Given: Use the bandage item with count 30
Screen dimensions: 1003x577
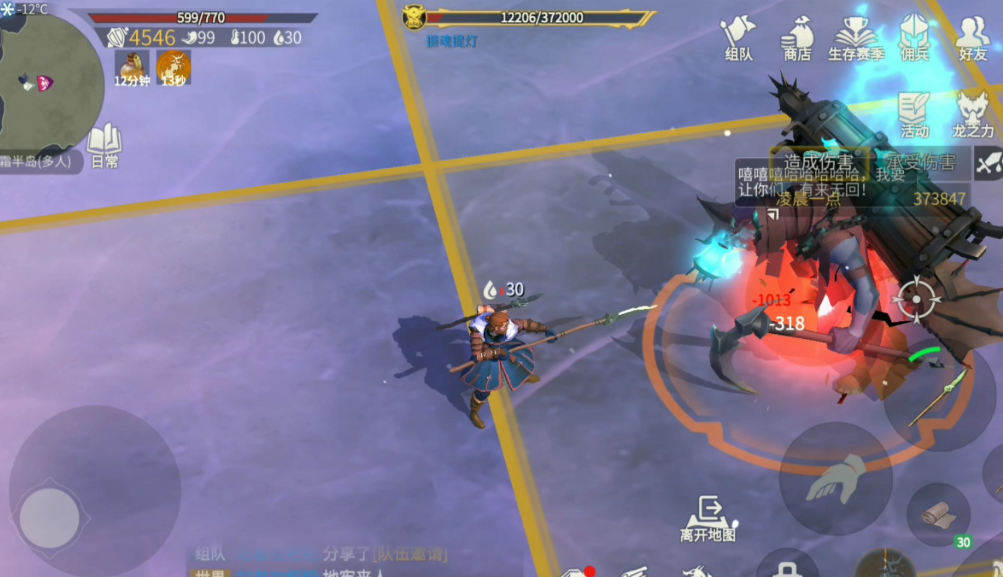Looking at the screenshot, I should 938,515.
